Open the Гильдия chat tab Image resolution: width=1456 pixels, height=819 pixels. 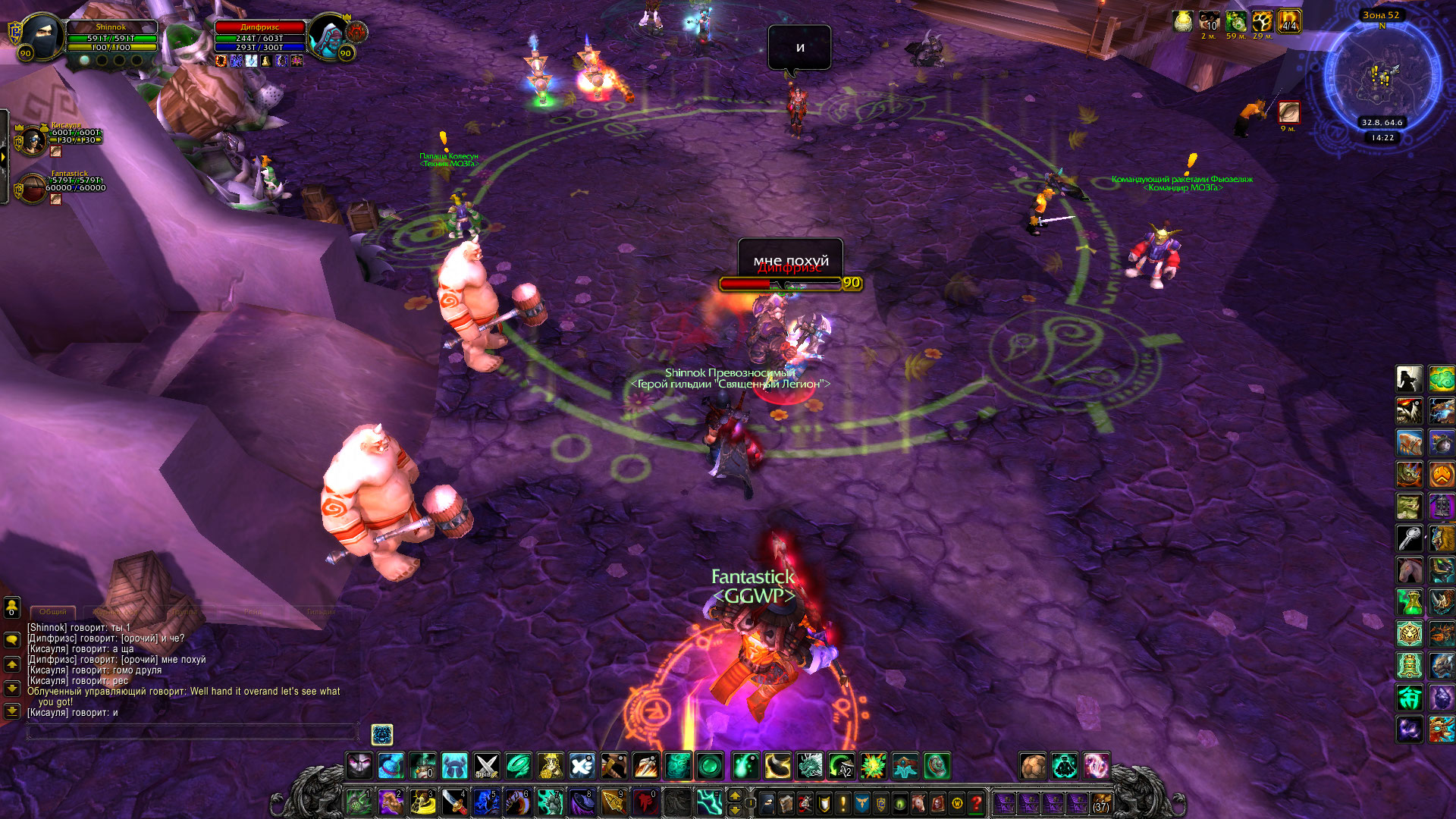pyautogui.click(x=321, y=611)
